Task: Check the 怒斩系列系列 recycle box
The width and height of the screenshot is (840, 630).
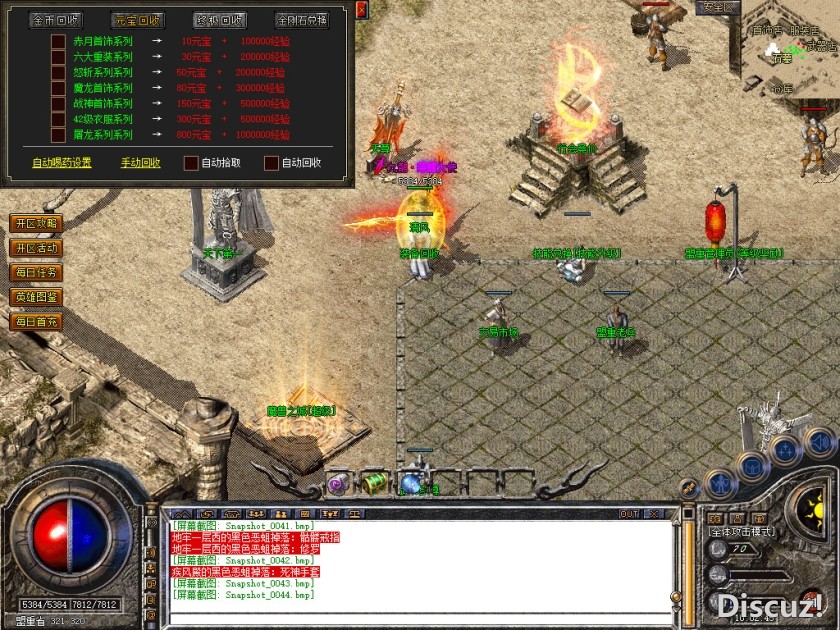Action: pos(59,73)
